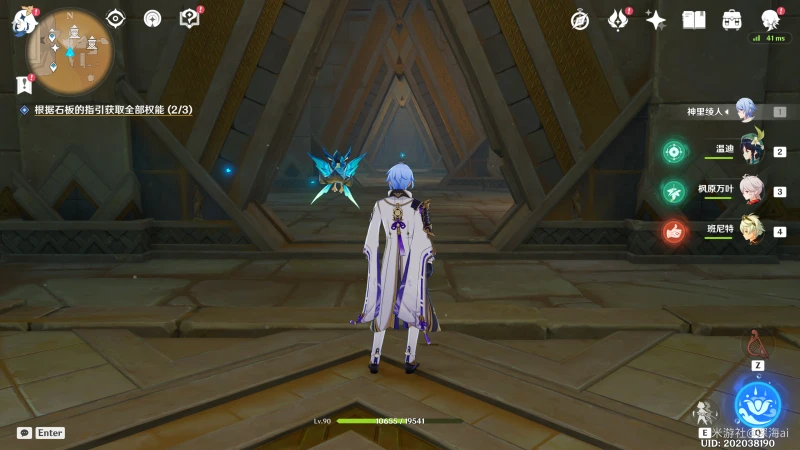
Task: Toggle the eye-shaped elemental sight icon
Action: click(116, 18)
